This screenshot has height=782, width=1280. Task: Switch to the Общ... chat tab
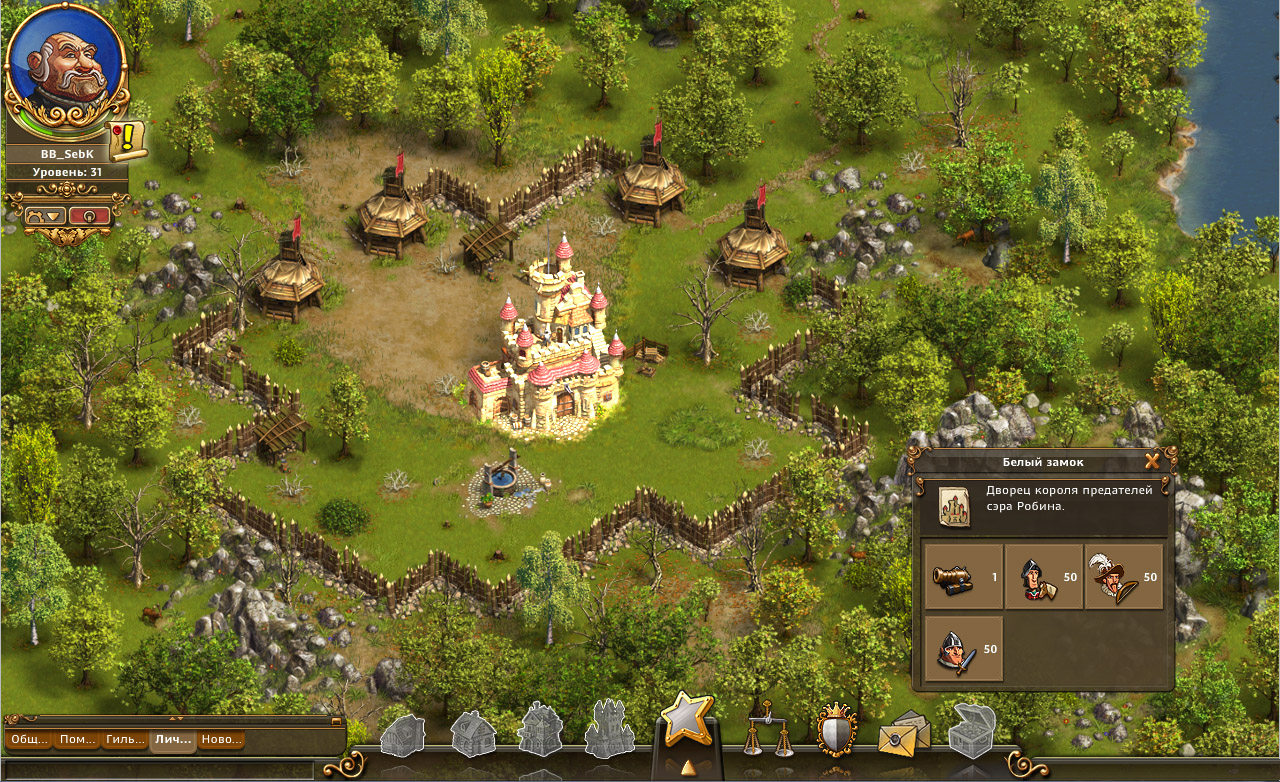click(x=30, y=740)
